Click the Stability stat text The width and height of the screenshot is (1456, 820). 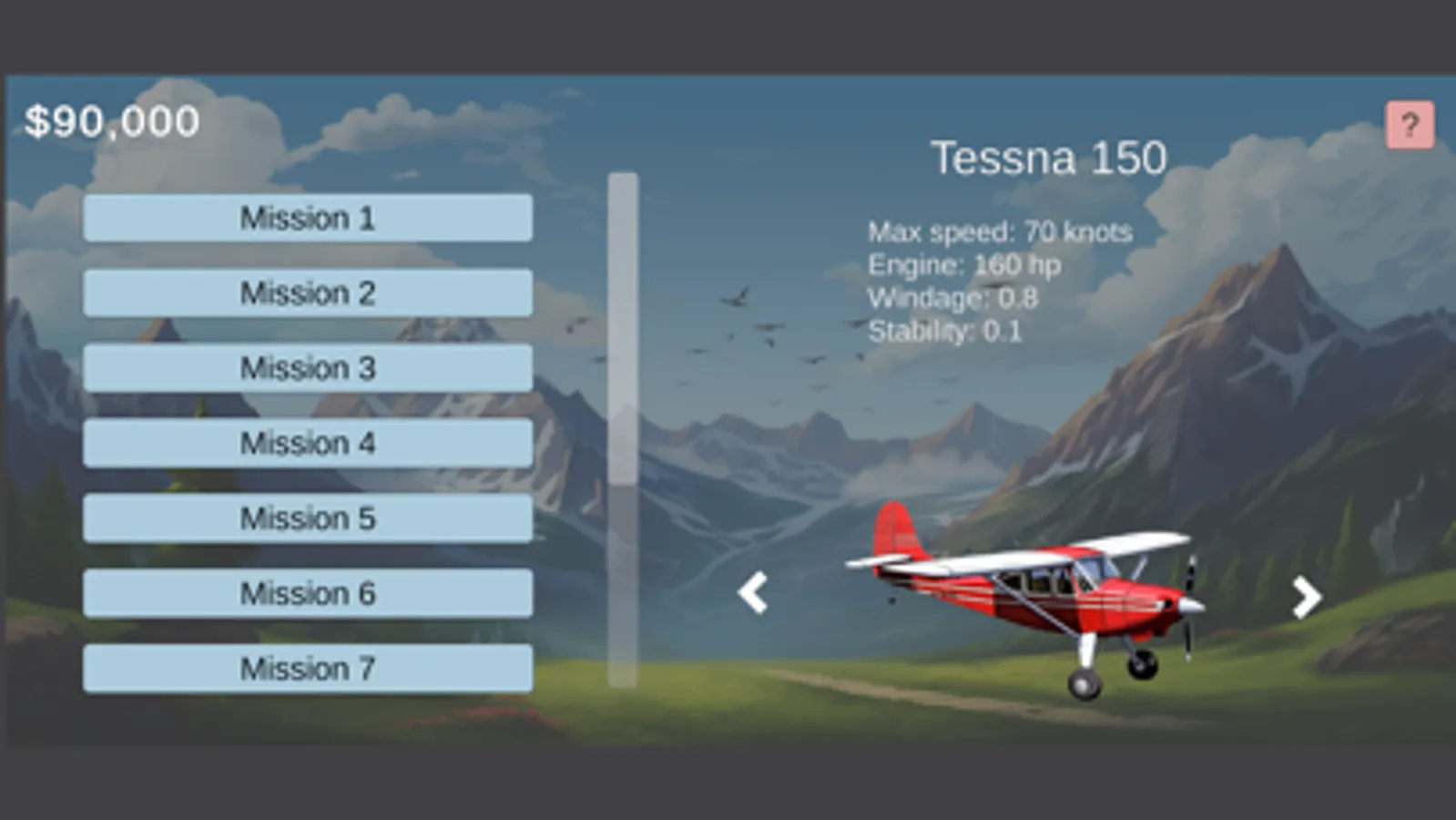point(947,332)
